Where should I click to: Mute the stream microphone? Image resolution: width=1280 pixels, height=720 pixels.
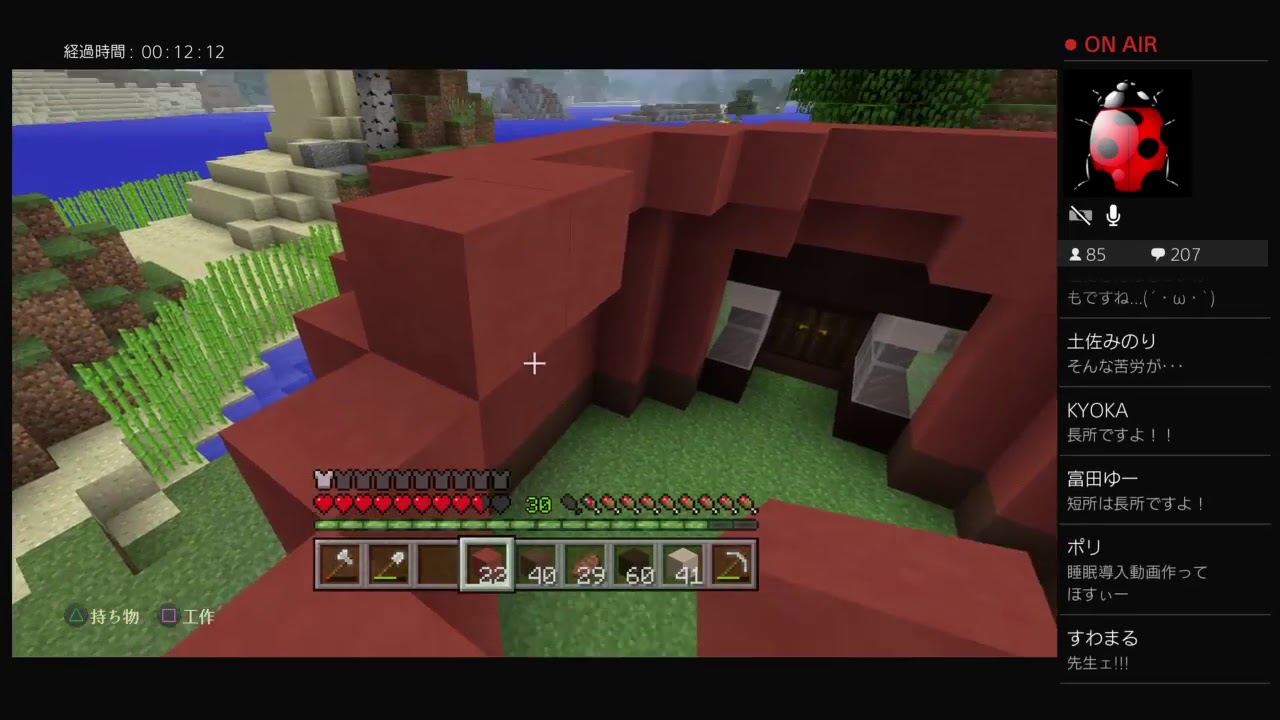(1113, 215)
